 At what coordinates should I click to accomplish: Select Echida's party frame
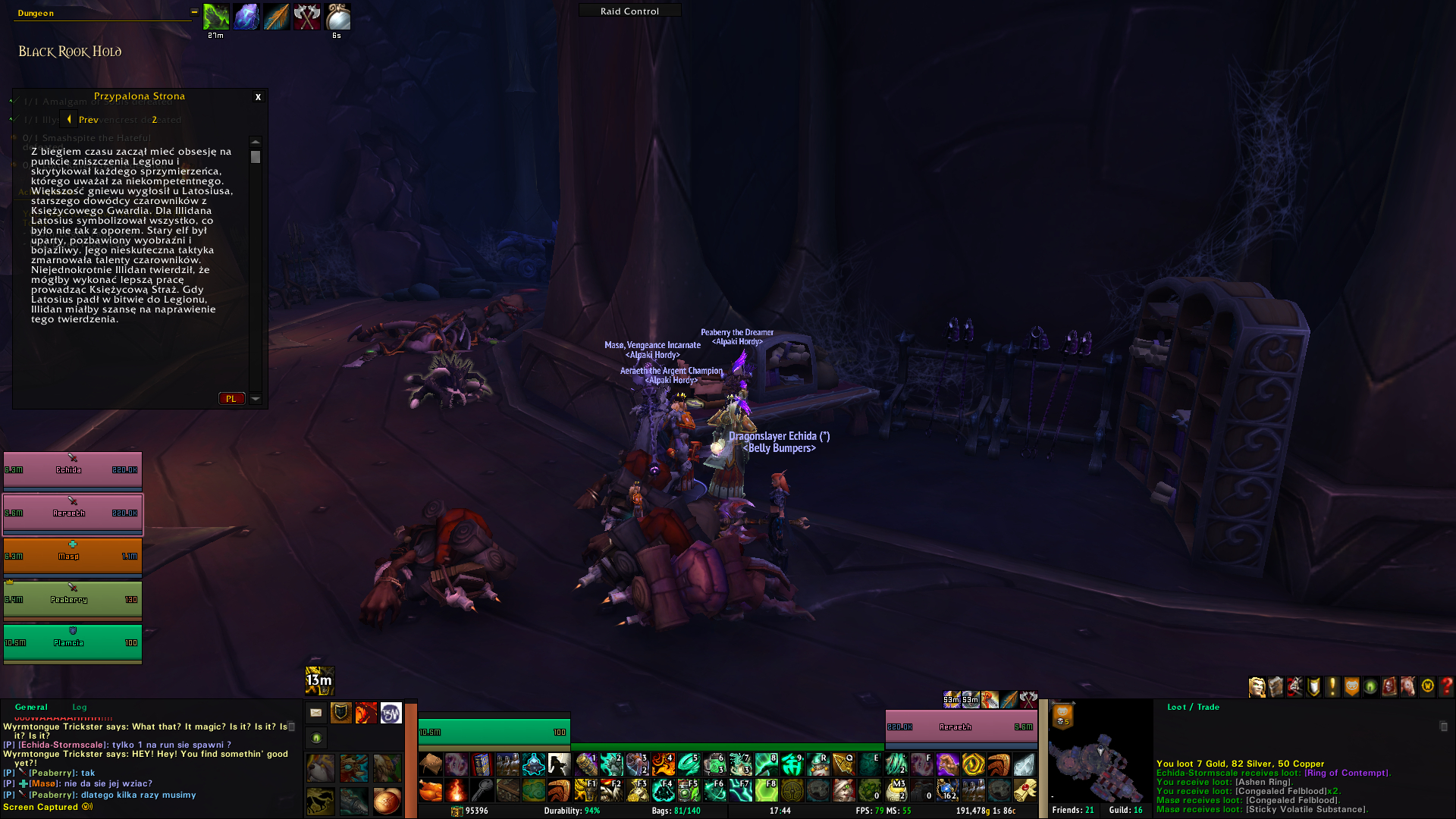tap(72, 470)
